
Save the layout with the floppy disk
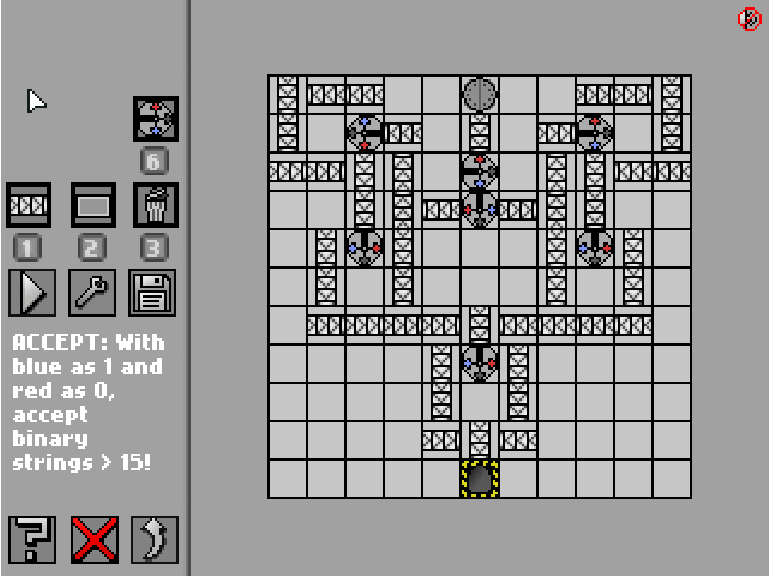click(153, 292)
